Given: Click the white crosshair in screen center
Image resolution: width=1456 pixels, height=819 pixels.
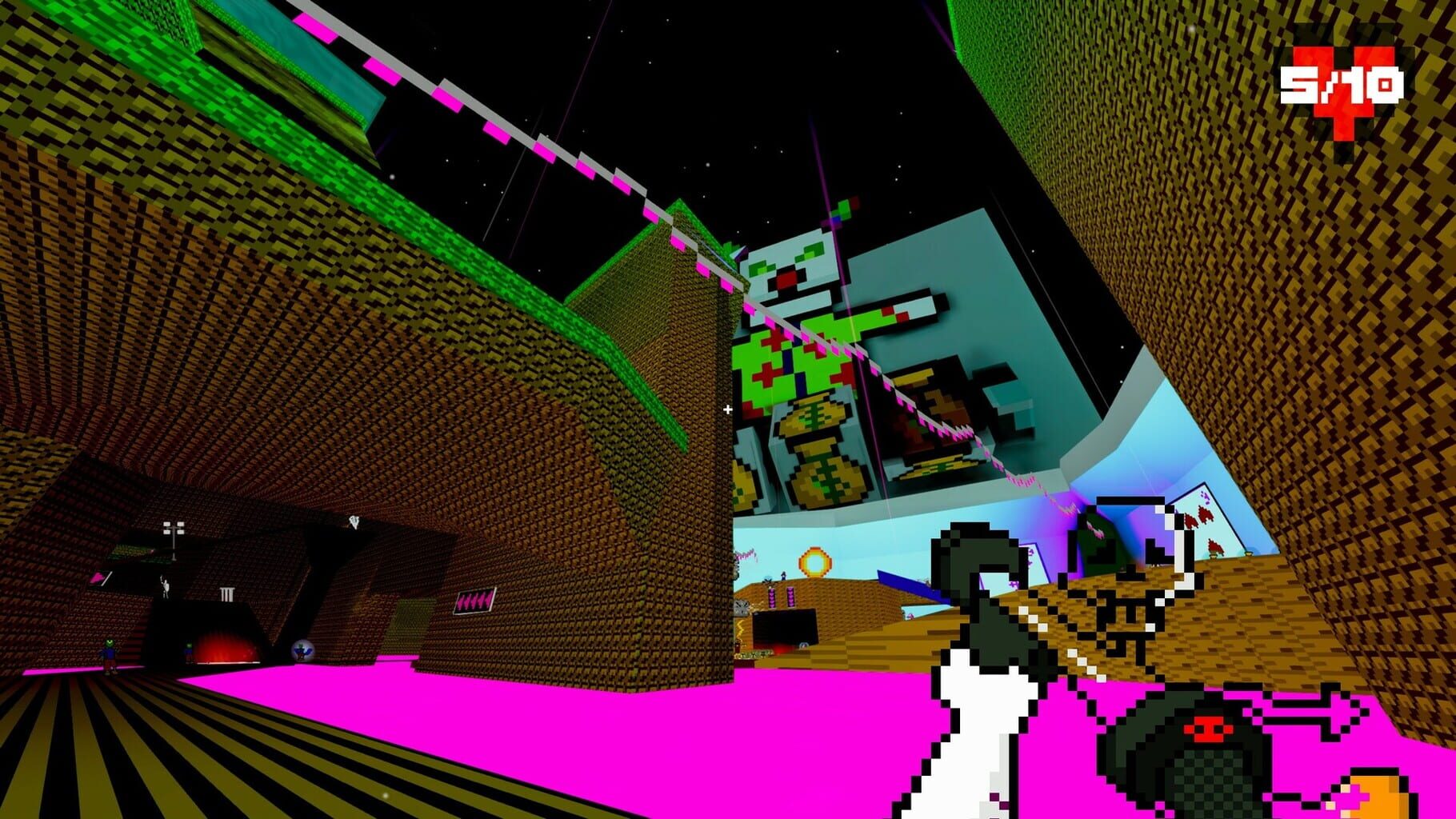Looking at the screenshot, I should [728, 408].
